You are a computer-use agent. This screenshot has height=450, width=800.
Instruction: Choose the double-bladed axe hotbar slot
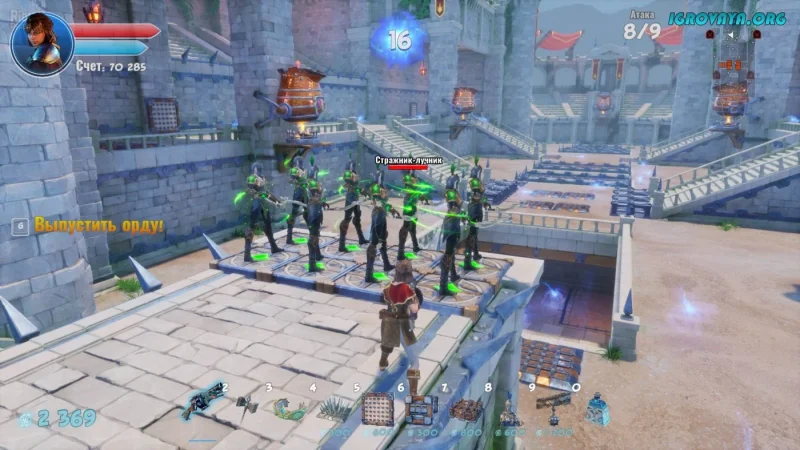point(247,406)
